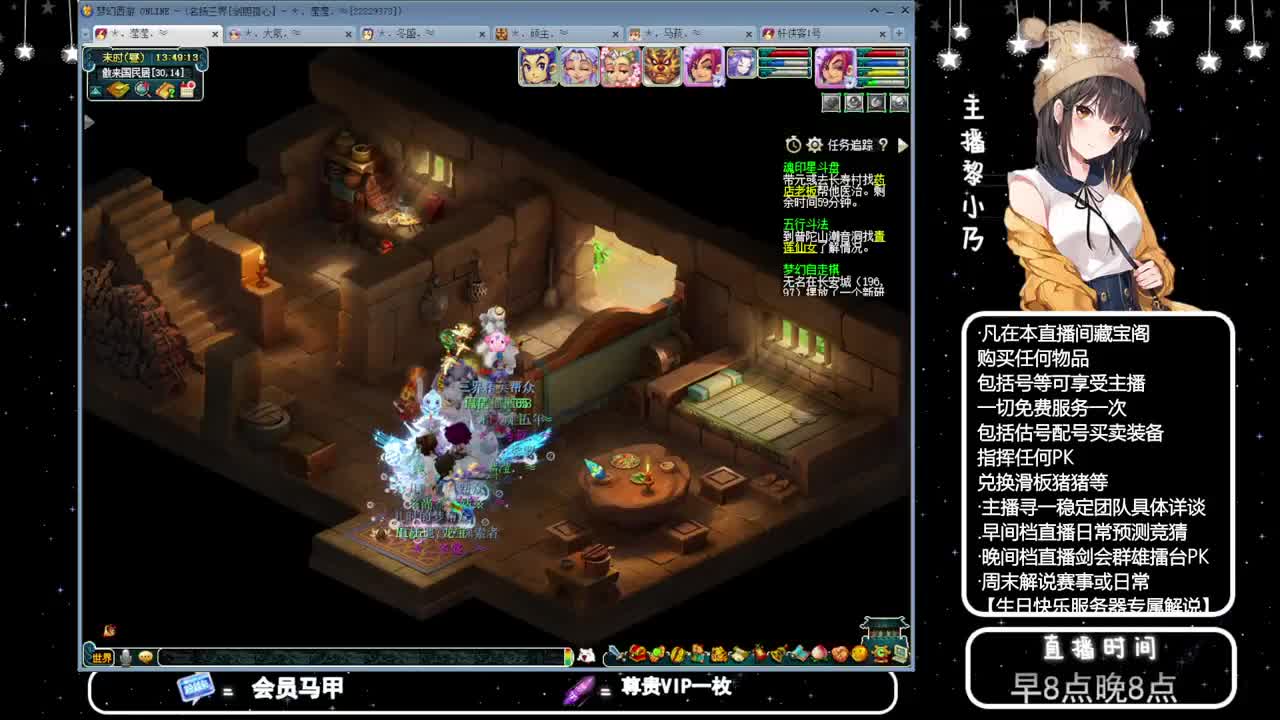
Task: Click the computer icon at toolbar's right end
Action: coord(900,655)
